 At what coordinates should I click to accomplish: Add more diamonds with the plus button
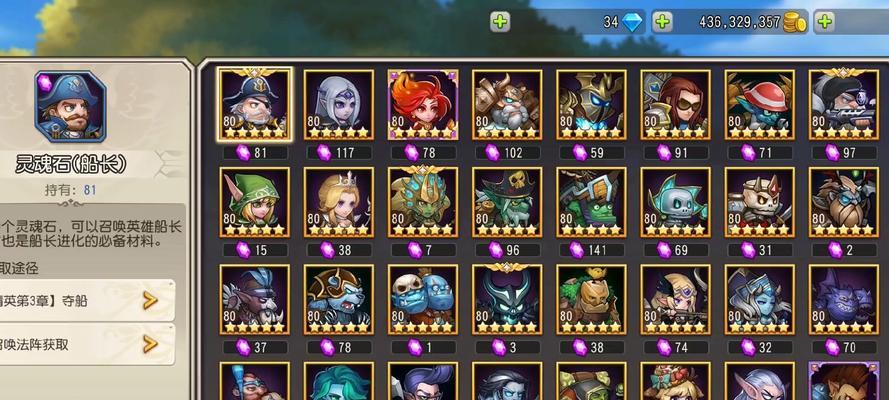662,21
